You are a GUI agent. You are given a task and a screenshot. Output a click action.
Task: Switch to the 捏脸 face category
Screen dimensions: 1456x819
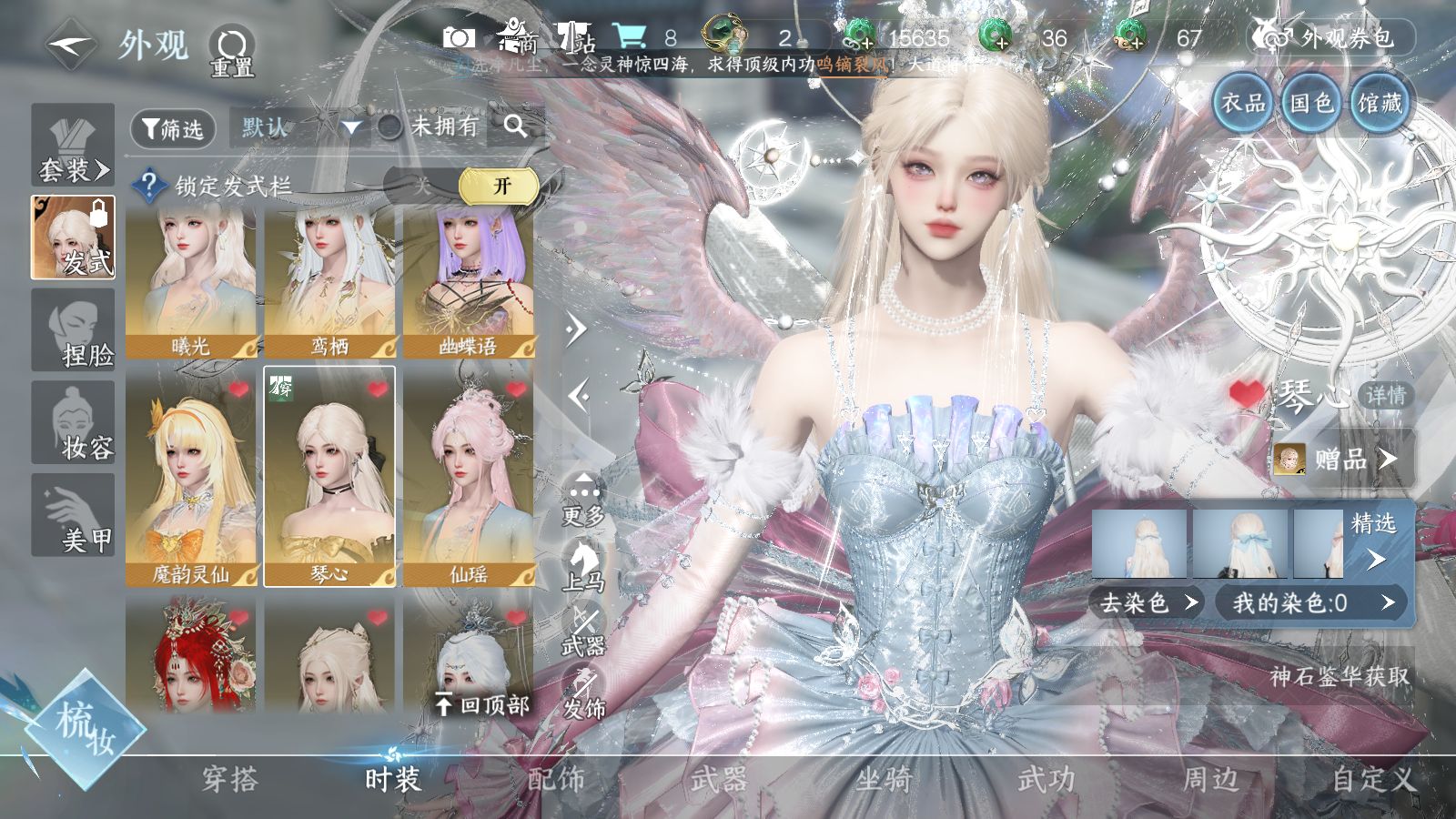point(74,330)
